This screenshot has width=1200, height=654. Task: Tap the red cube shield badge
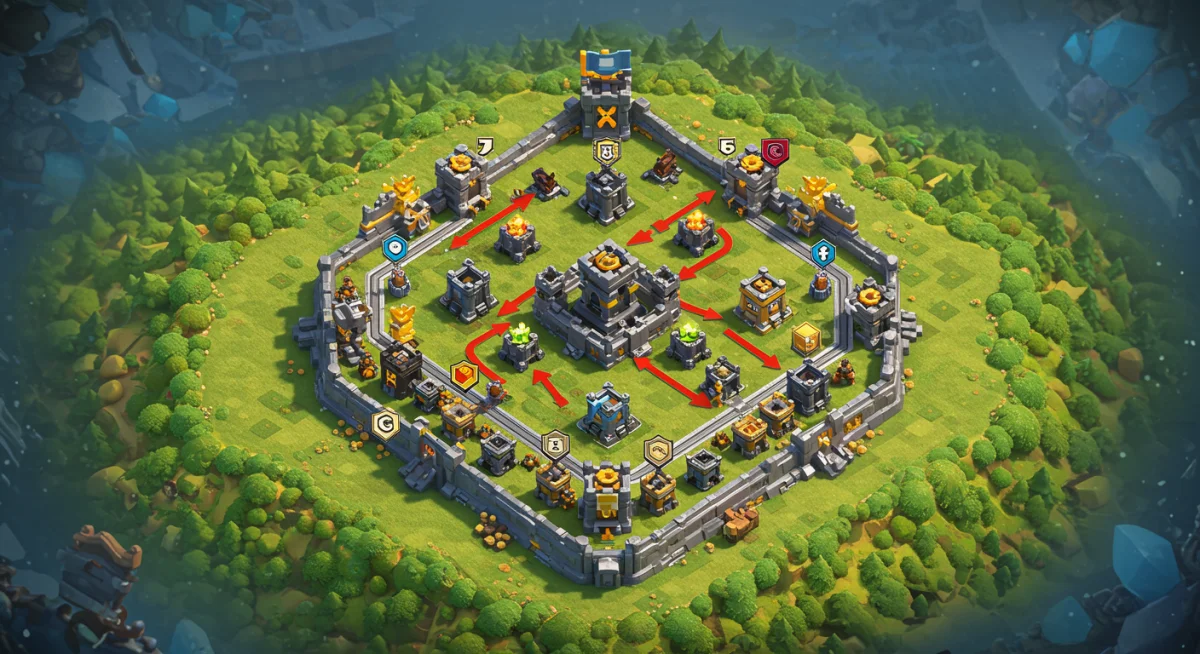click(464, 375)
